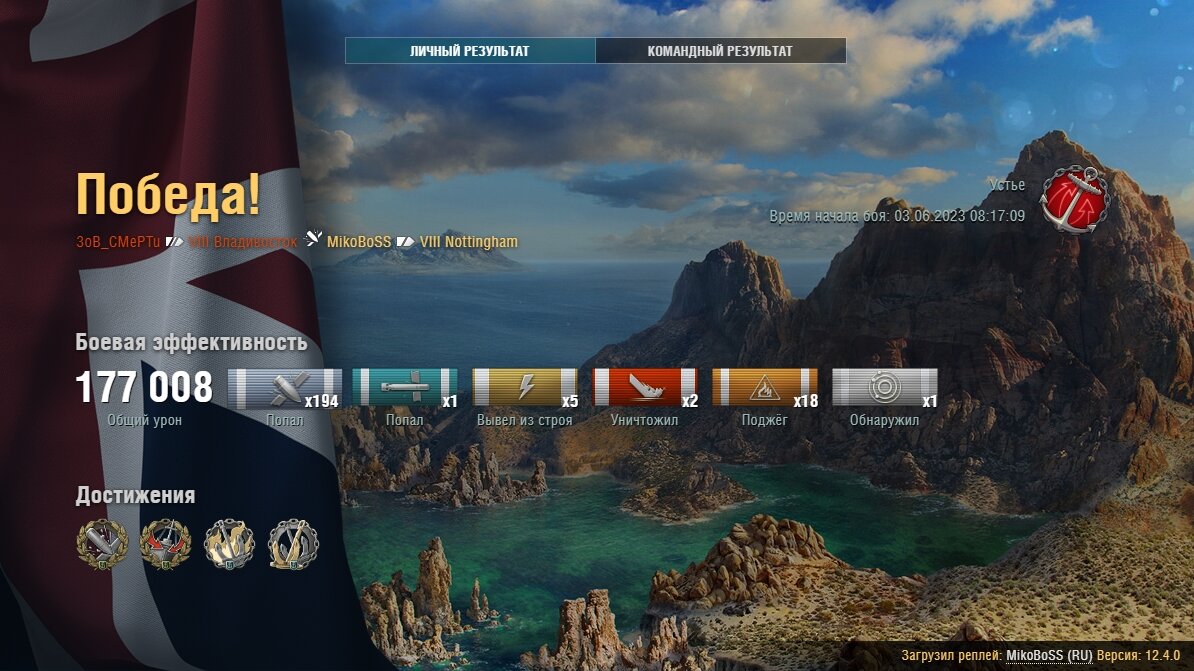Open the red arrows warship achievement
1194x671 pixels.
(x=165, y=543)
